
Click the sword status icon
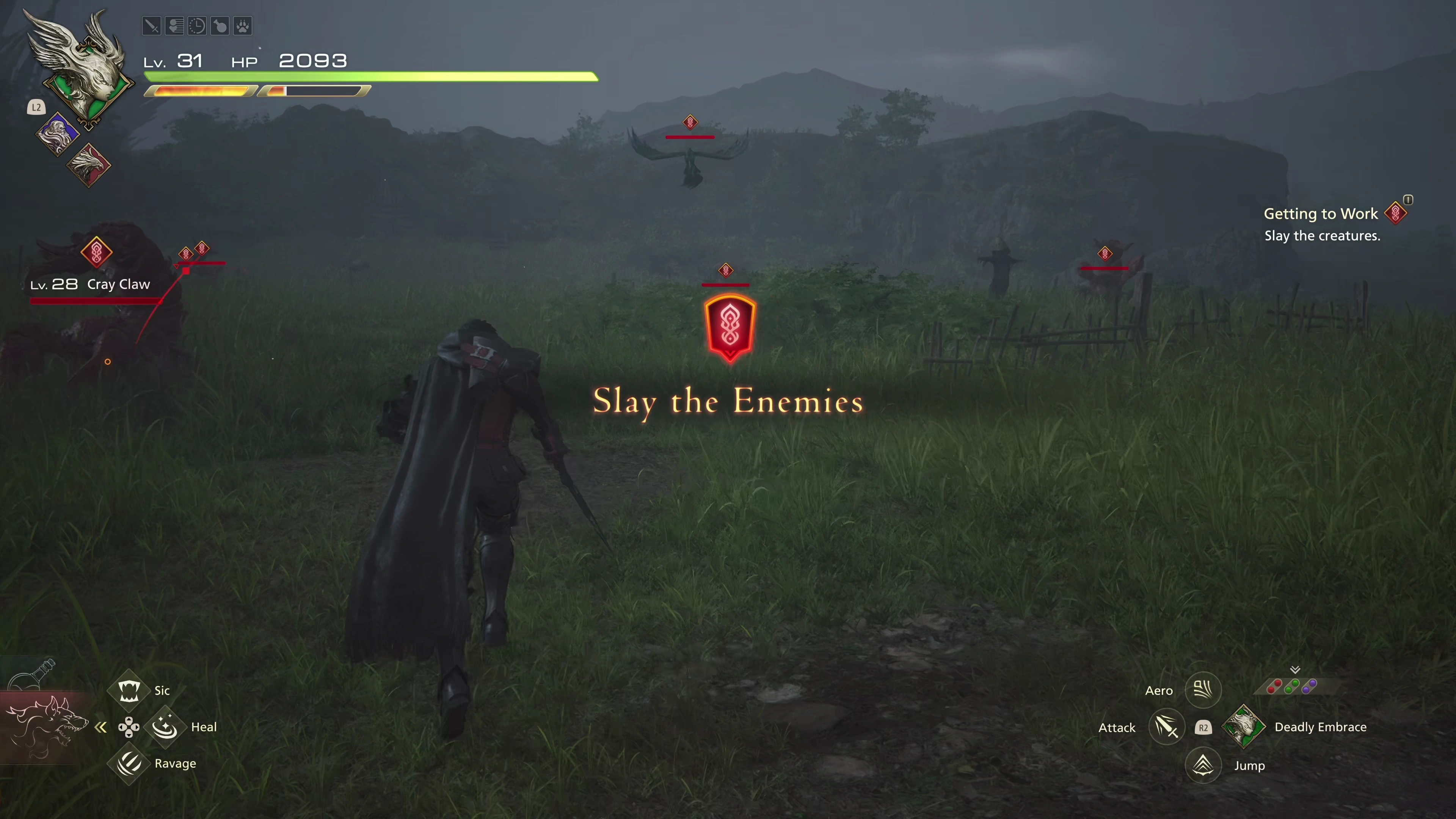coord(152,26)
